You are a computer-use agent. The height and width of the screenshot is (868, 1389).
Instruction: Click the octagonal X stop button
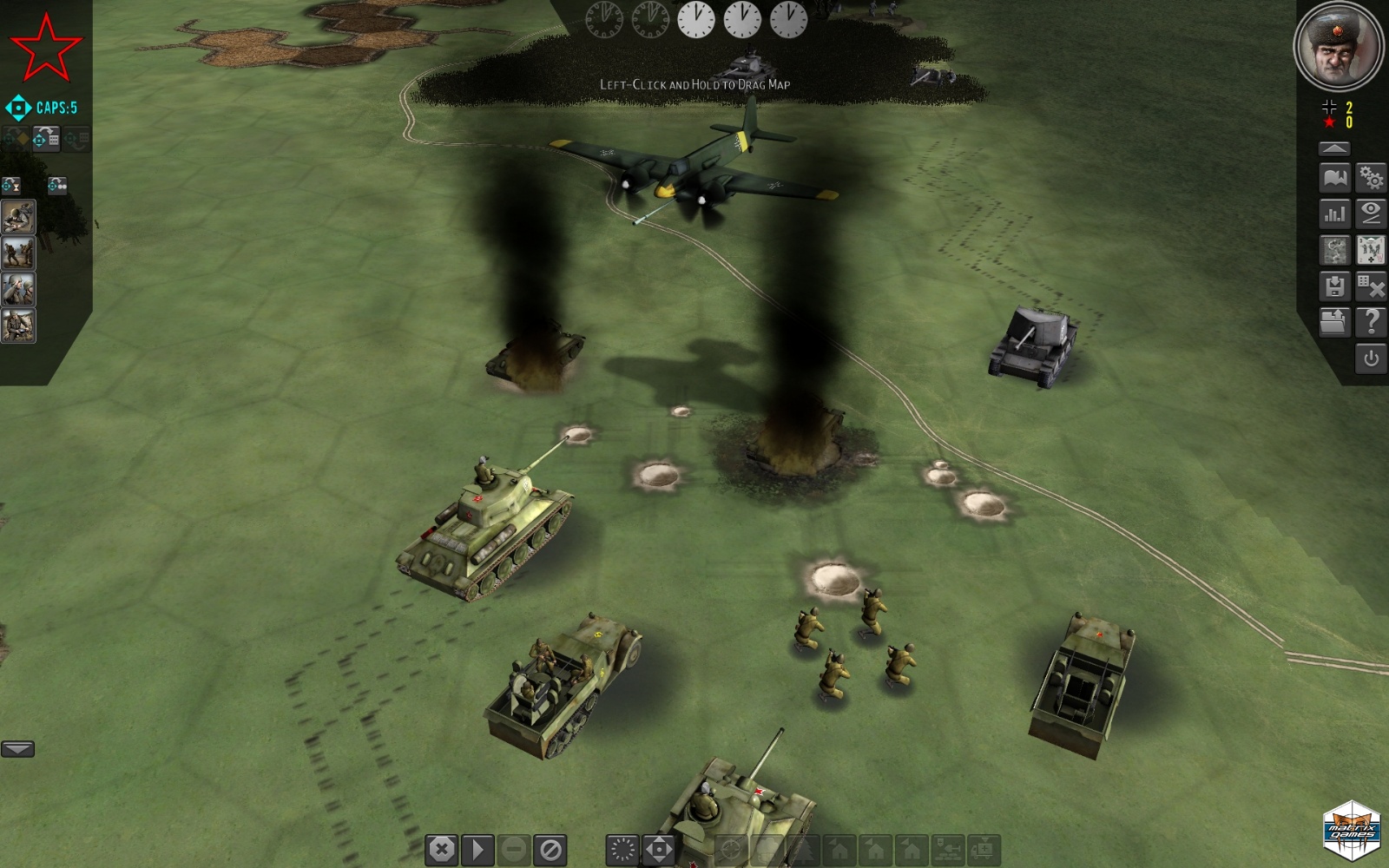442,850
